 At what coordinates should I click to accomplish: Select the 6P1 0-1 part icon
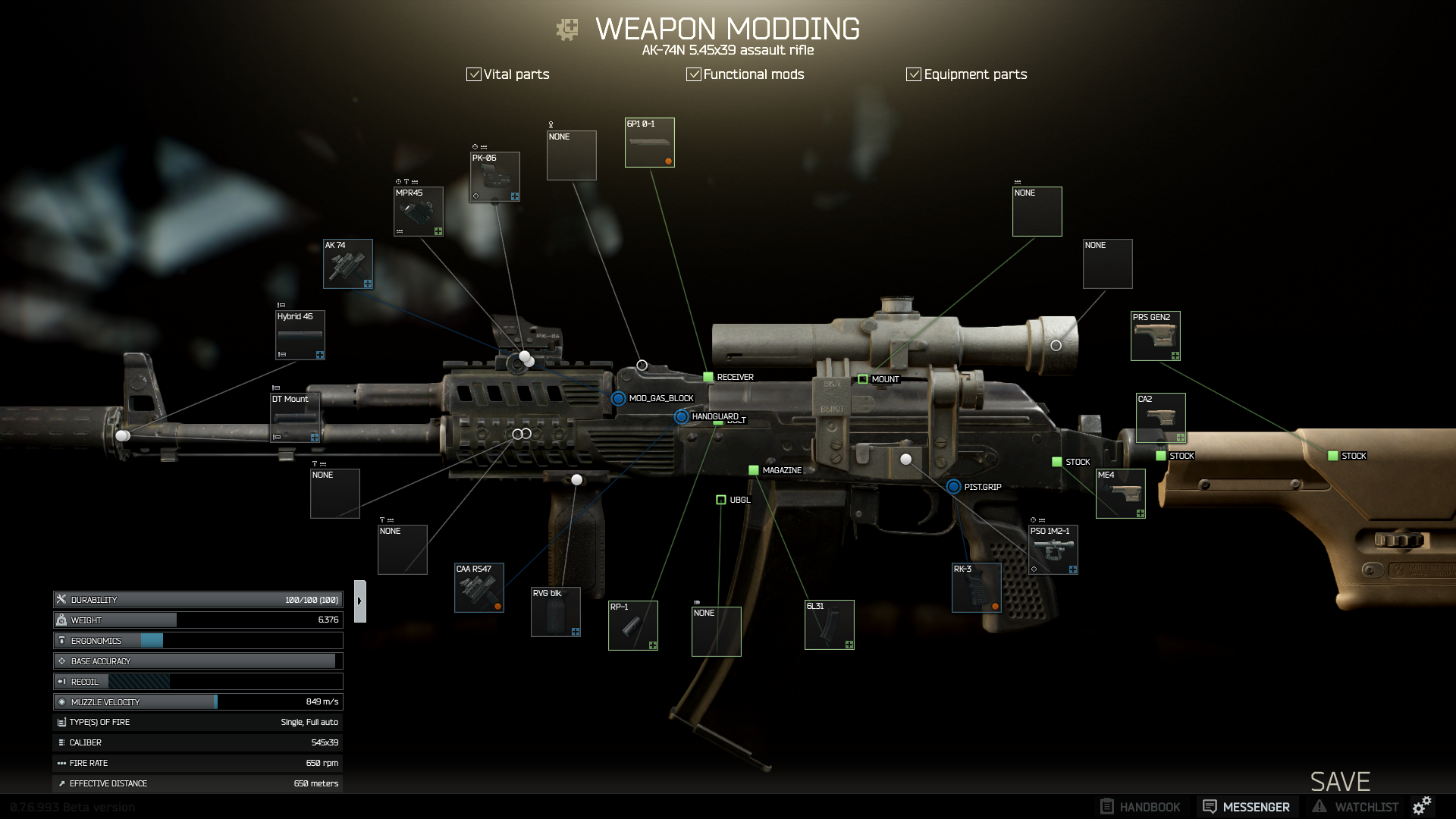(649, 142)
